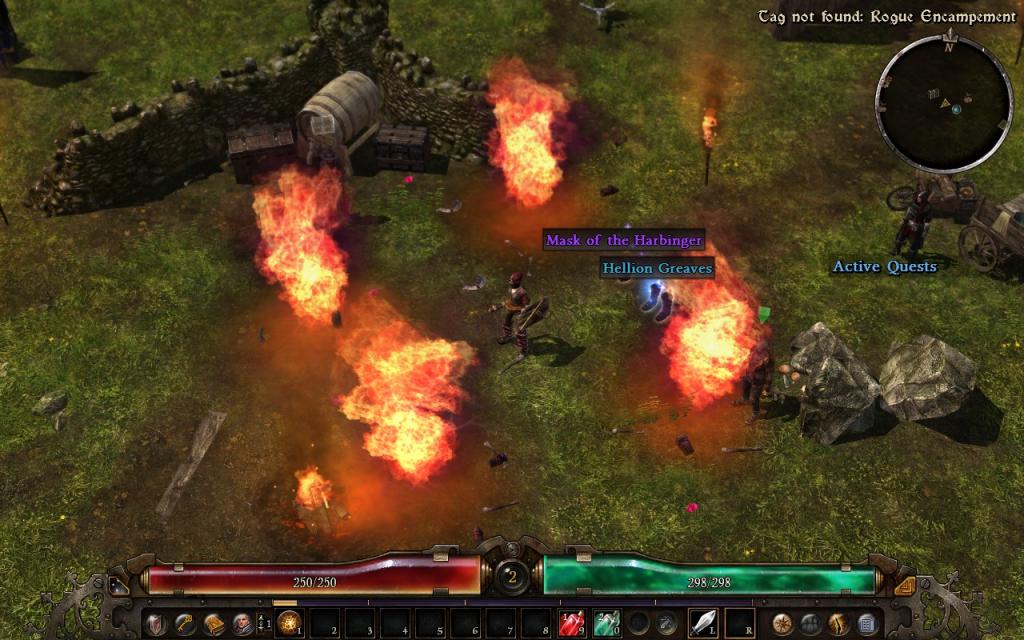Open the shield icon character panel
This screenshot has width=1024, height=640.
click(x=157, y=624)
